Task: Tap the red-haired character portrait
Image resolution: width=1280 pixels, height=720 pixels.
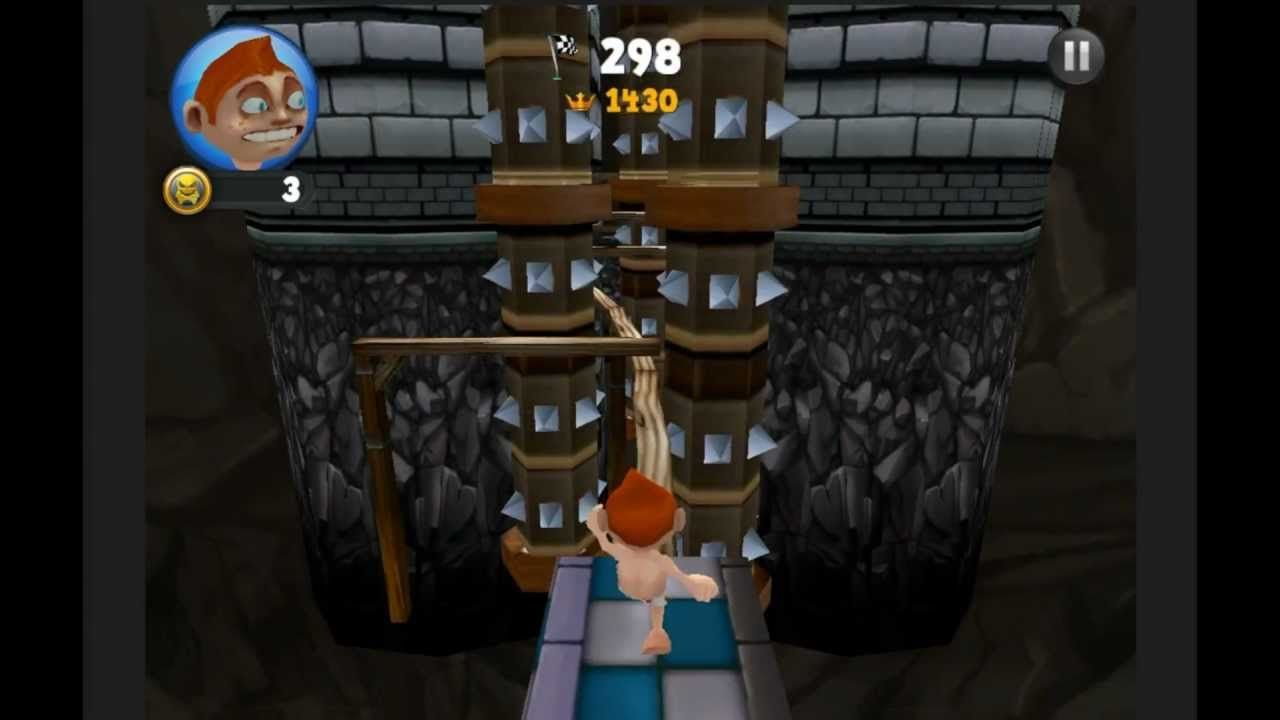Action: (x=243, y=98)
